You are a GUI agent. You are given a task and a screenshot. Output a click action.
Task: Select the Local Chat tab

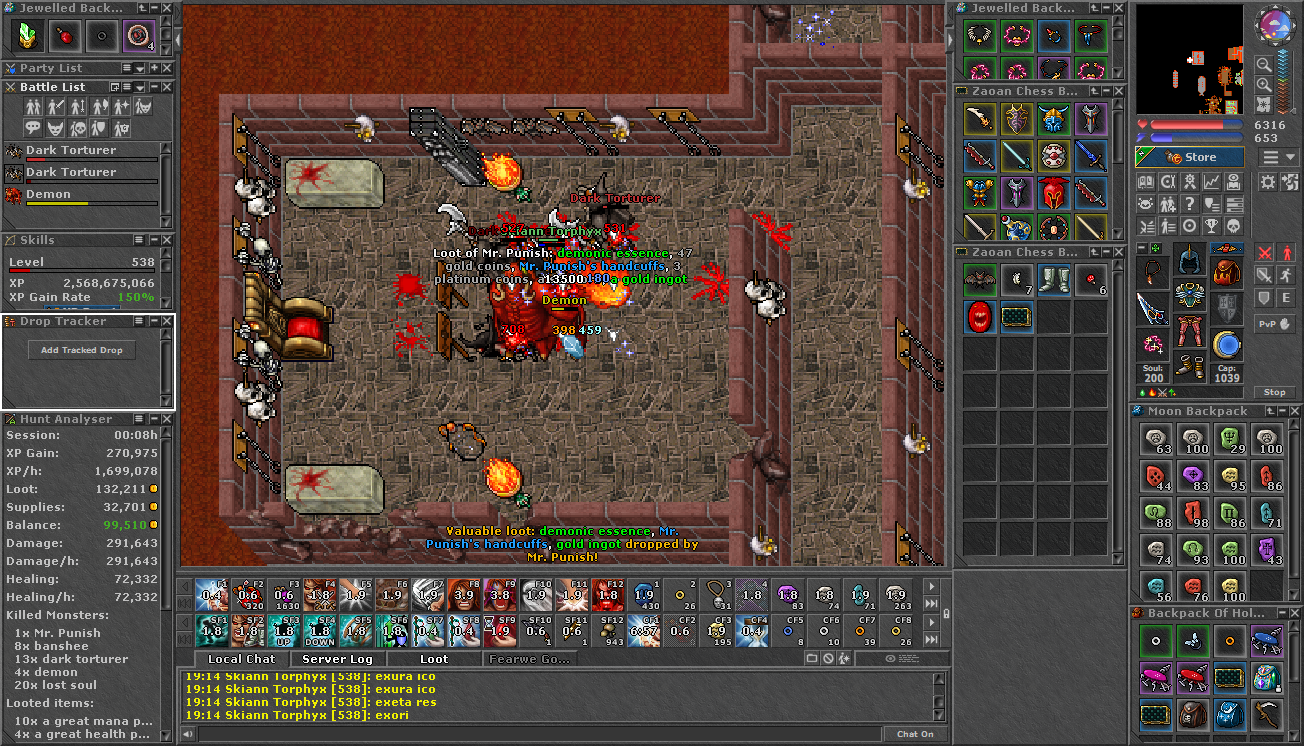click(241, 659)
